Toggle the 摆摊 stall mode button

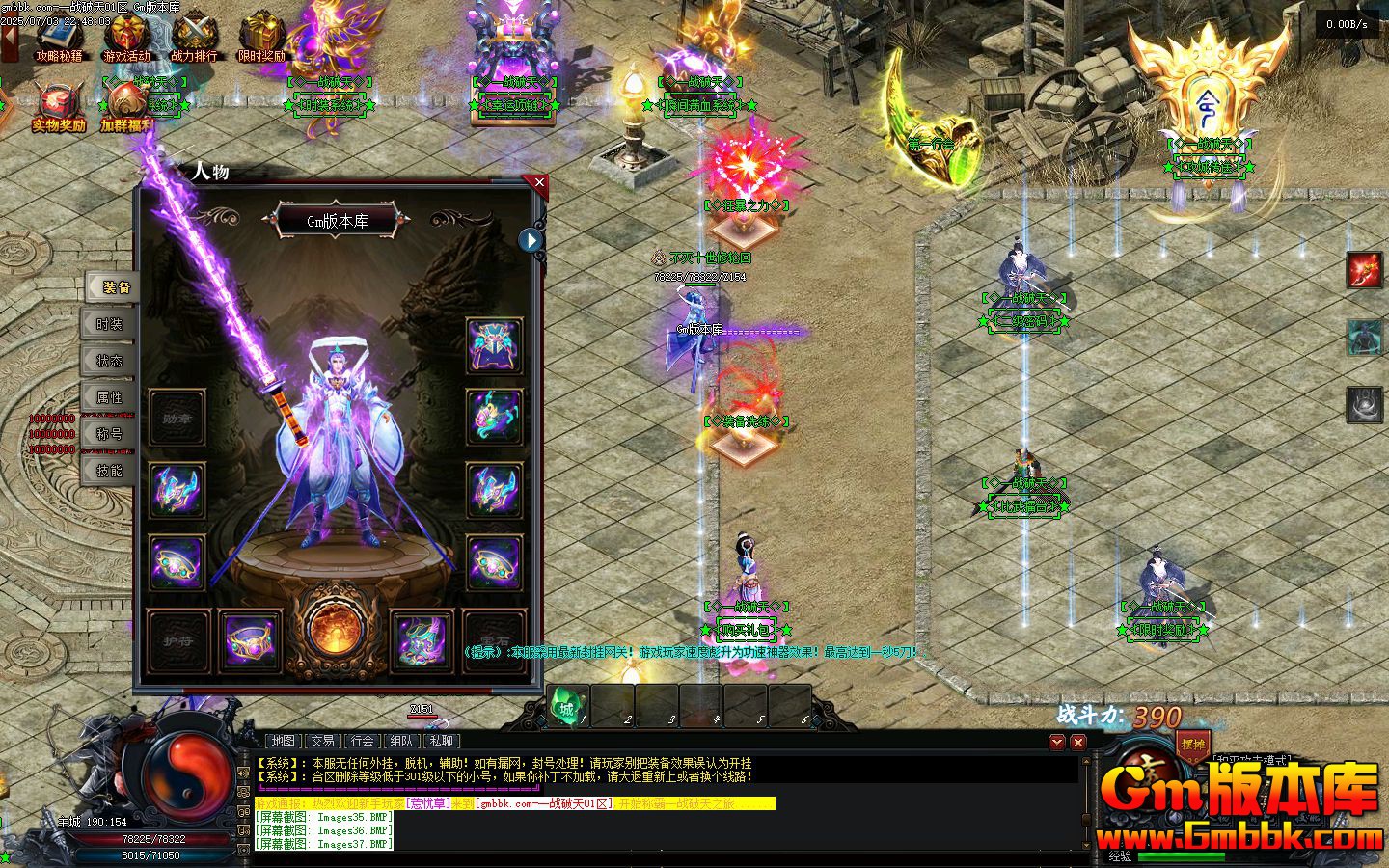point(1193,743)
